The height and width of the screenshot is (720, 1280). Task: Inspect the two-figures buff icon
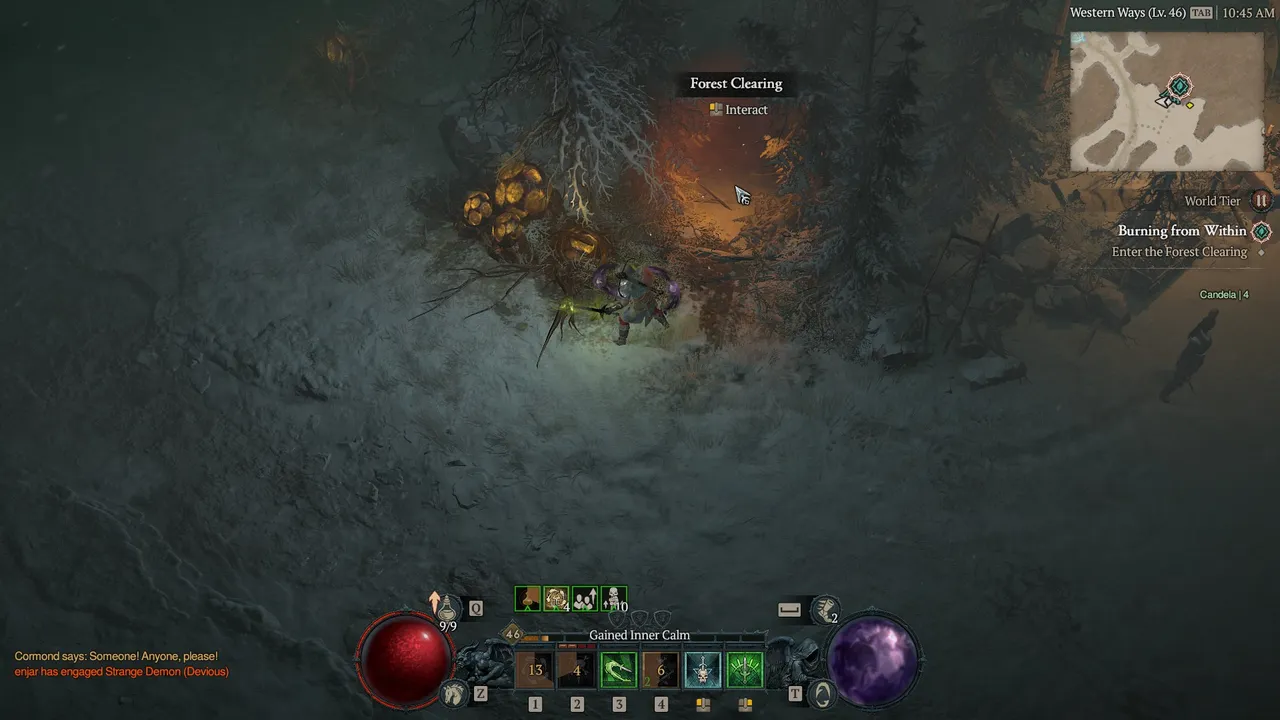tap(585, 599)
